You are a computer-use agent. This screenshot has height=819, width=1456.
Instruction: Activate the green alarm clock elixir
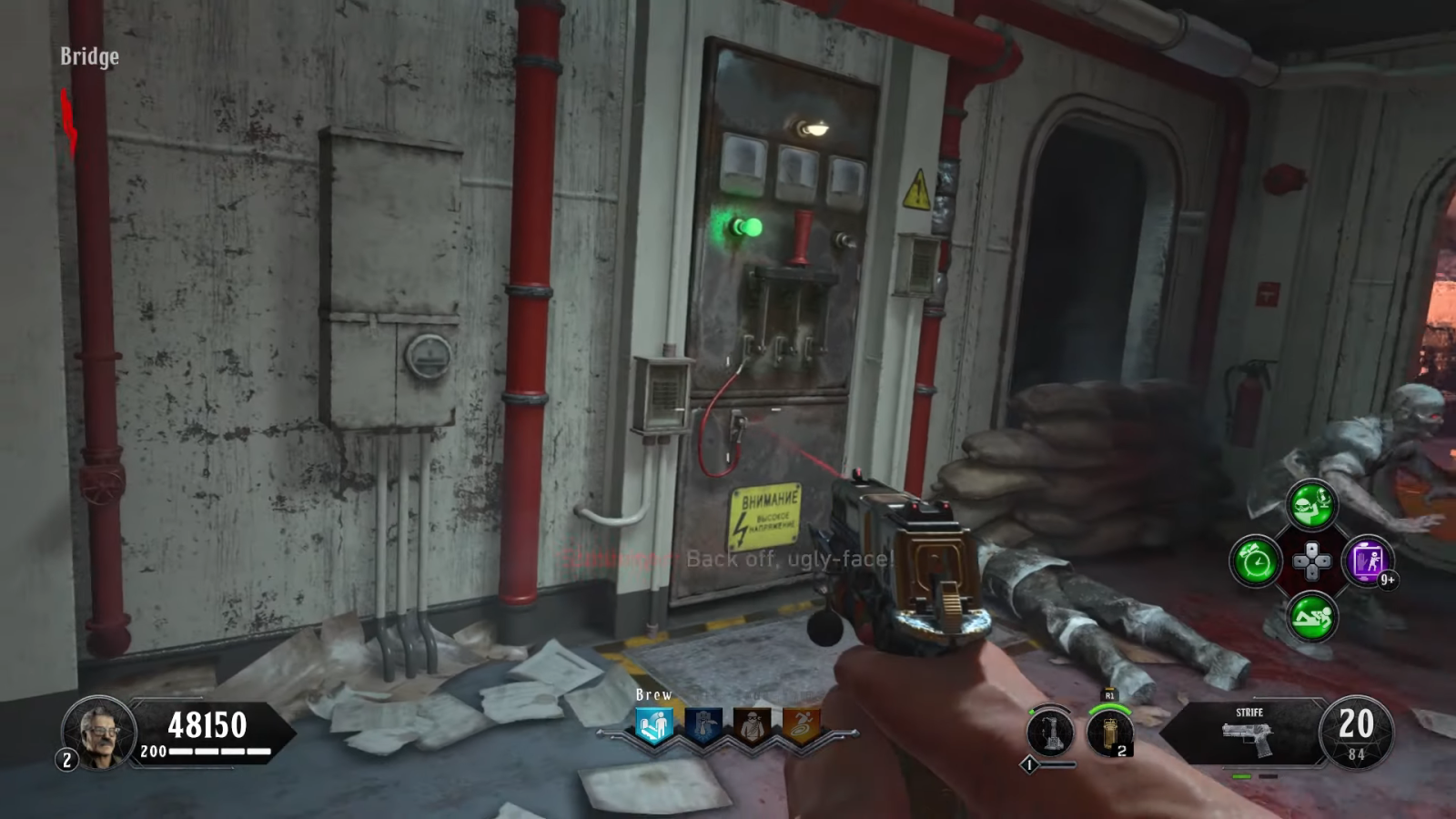coord(1256,561)
